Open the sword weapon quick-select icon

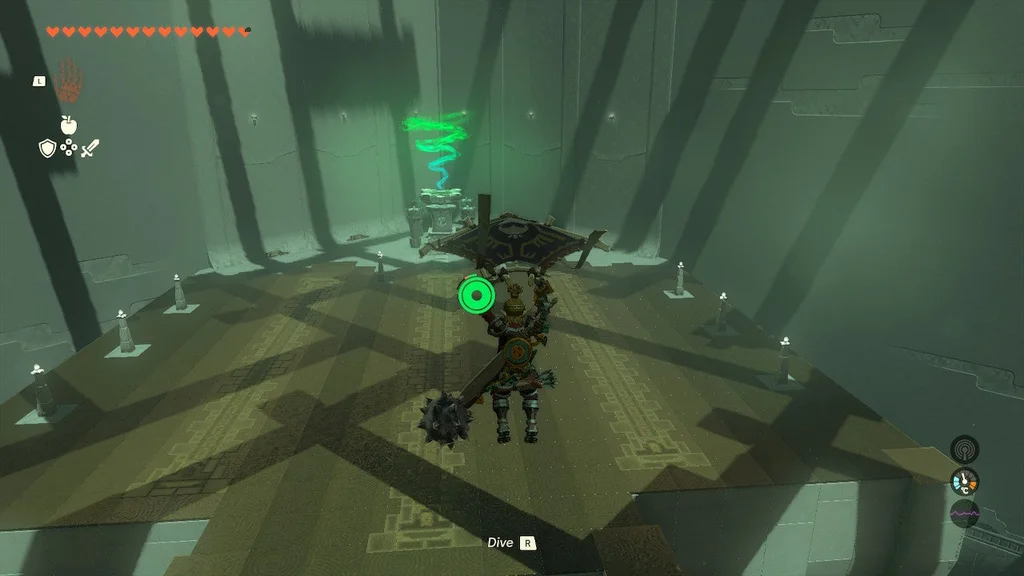90,148
